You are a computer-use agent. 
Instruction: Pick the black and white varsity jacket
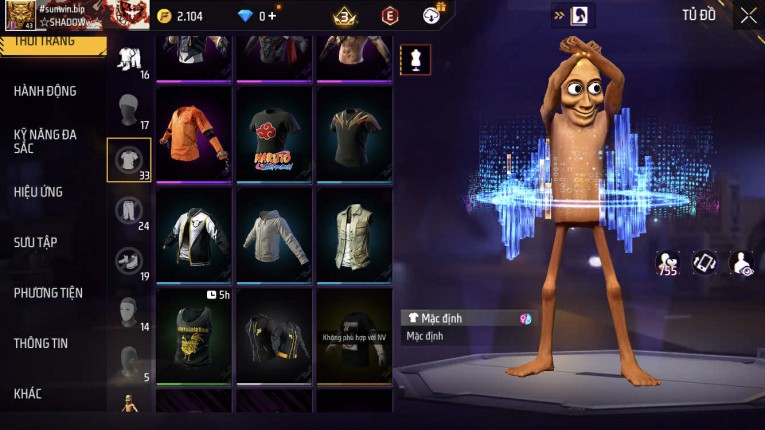click(x=194, y=235)
